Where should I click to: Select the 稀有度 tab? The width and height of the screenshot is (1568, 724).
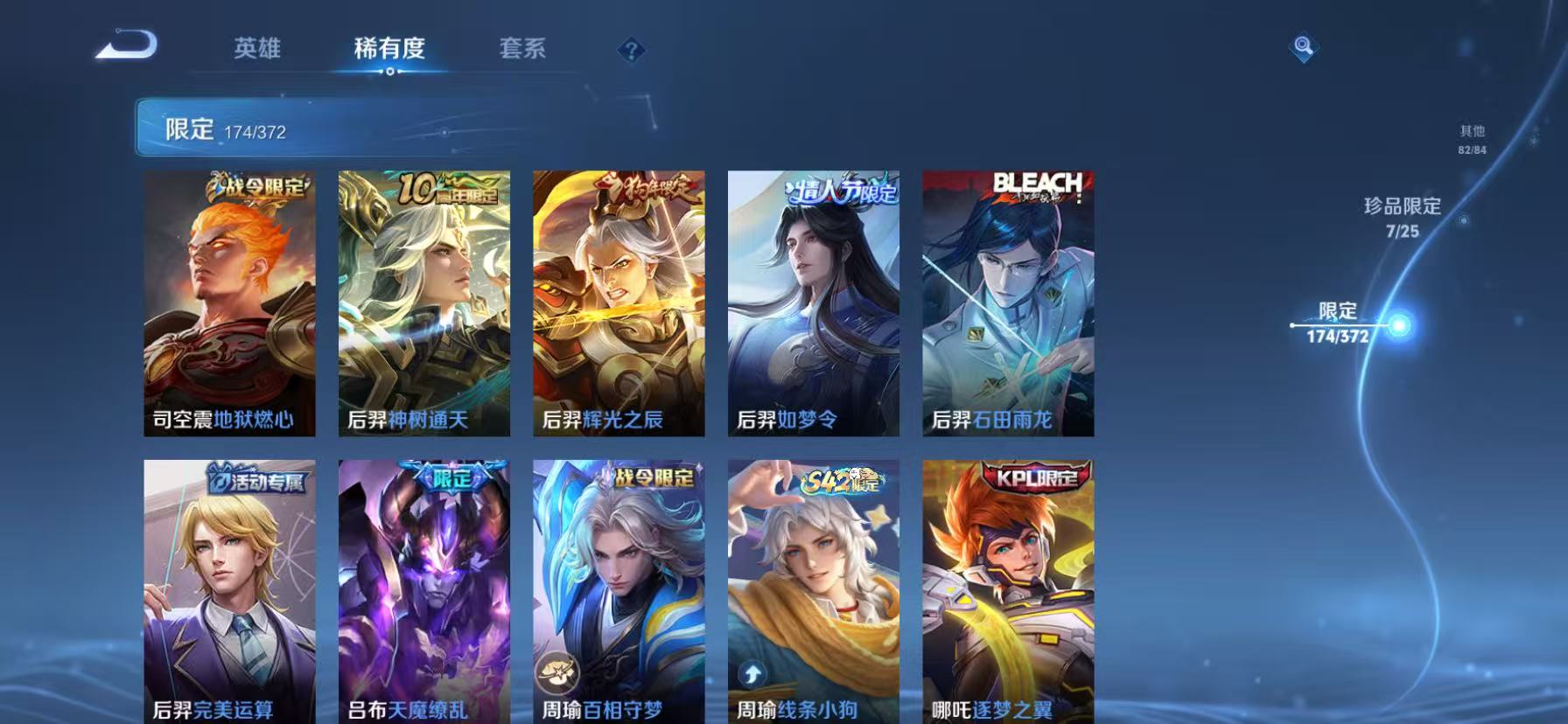(x=388, y=48)
